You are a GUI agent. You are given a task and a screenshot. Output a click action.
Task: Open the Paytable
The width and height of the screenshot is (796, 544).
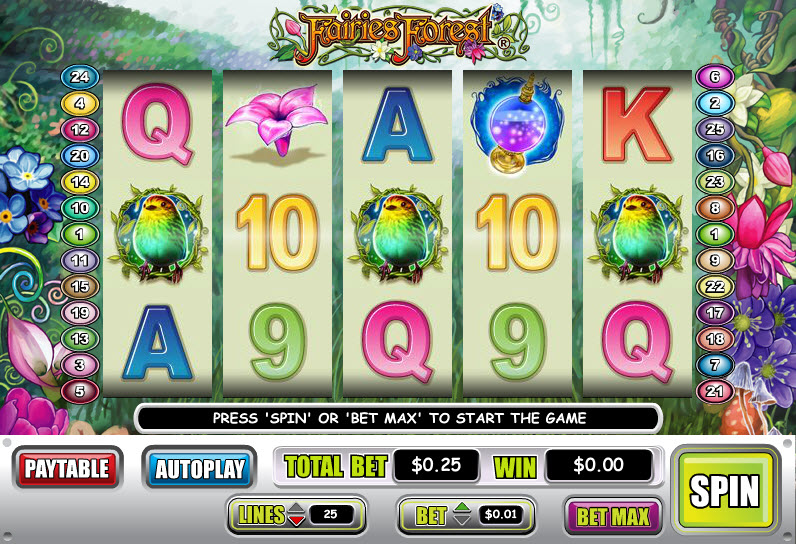[67, 468]
